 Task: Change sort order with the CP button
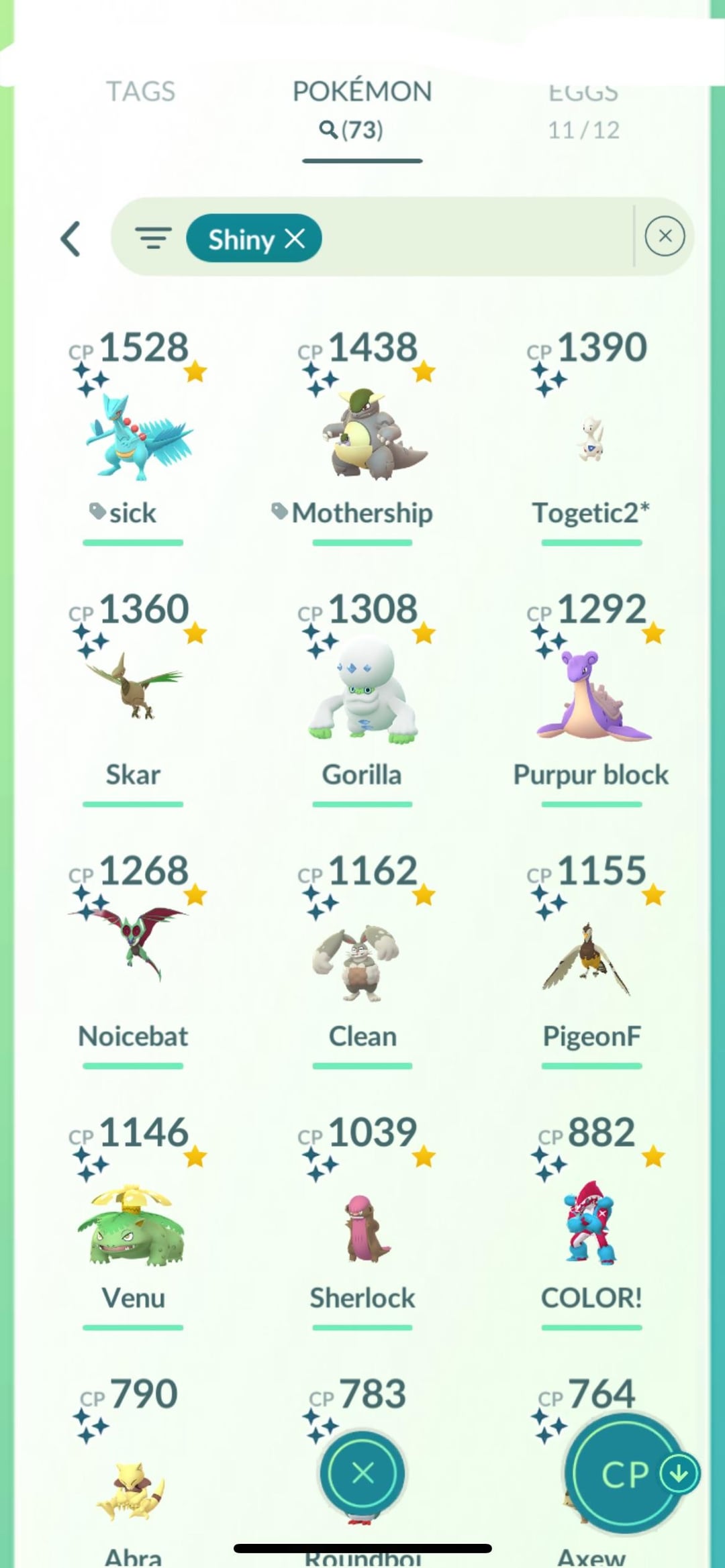626,1473
